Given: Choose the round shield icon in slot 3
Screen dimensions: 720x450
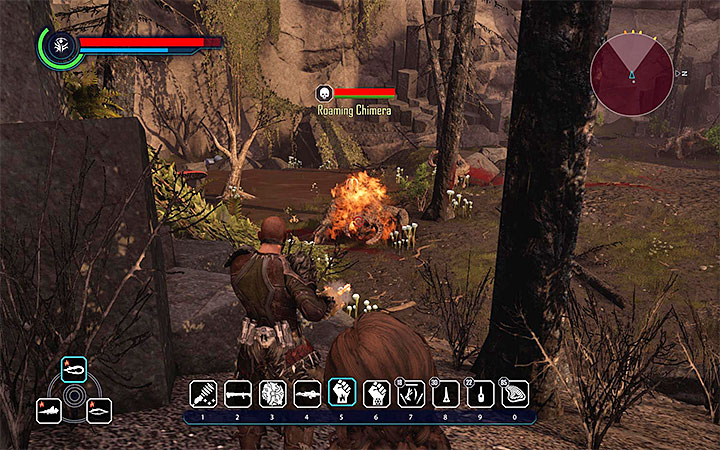Looking at the screenshot, I should tap(272, 393).
